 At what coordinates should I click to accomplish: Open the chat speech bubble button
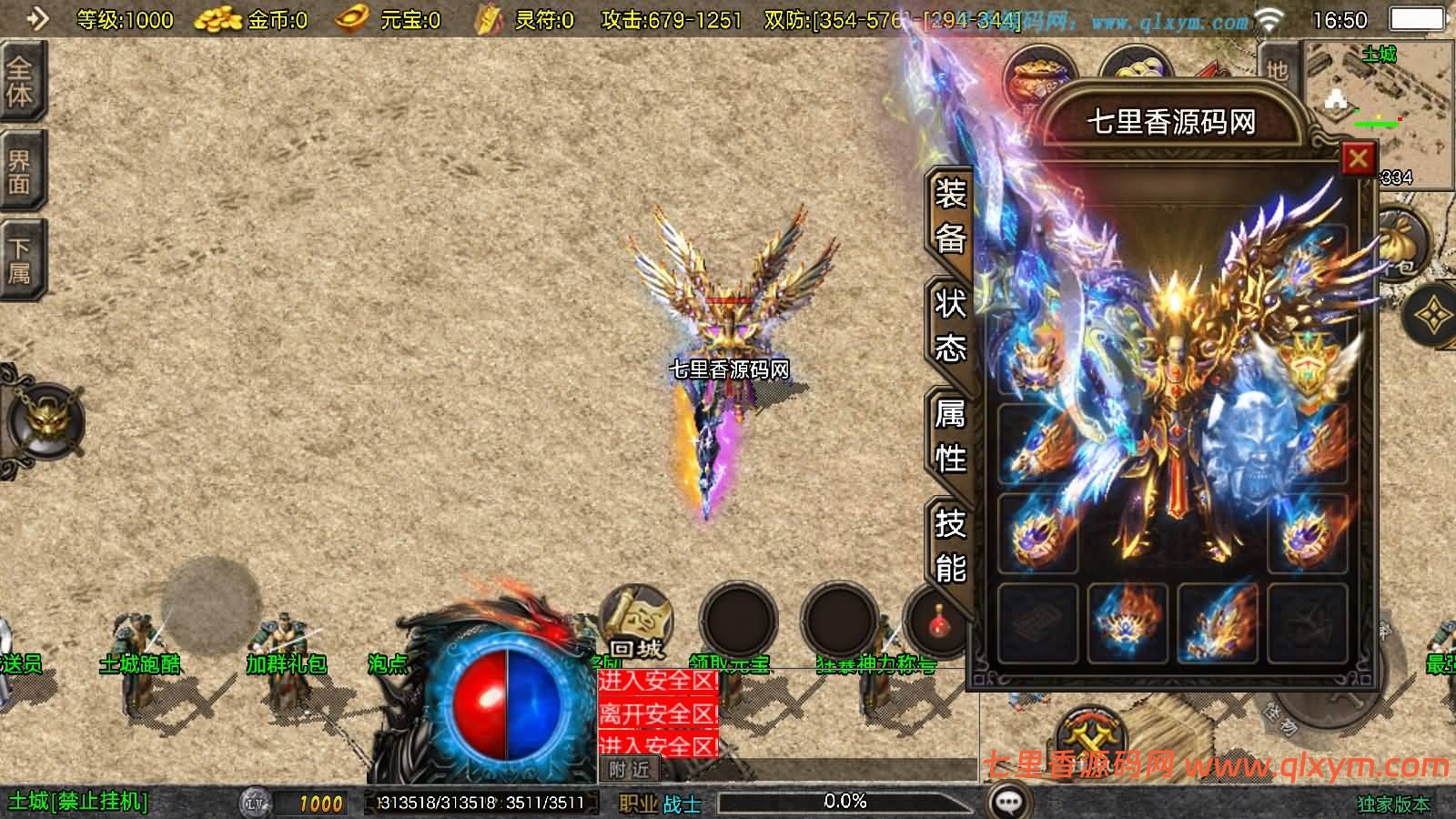tap(1008, 803)
